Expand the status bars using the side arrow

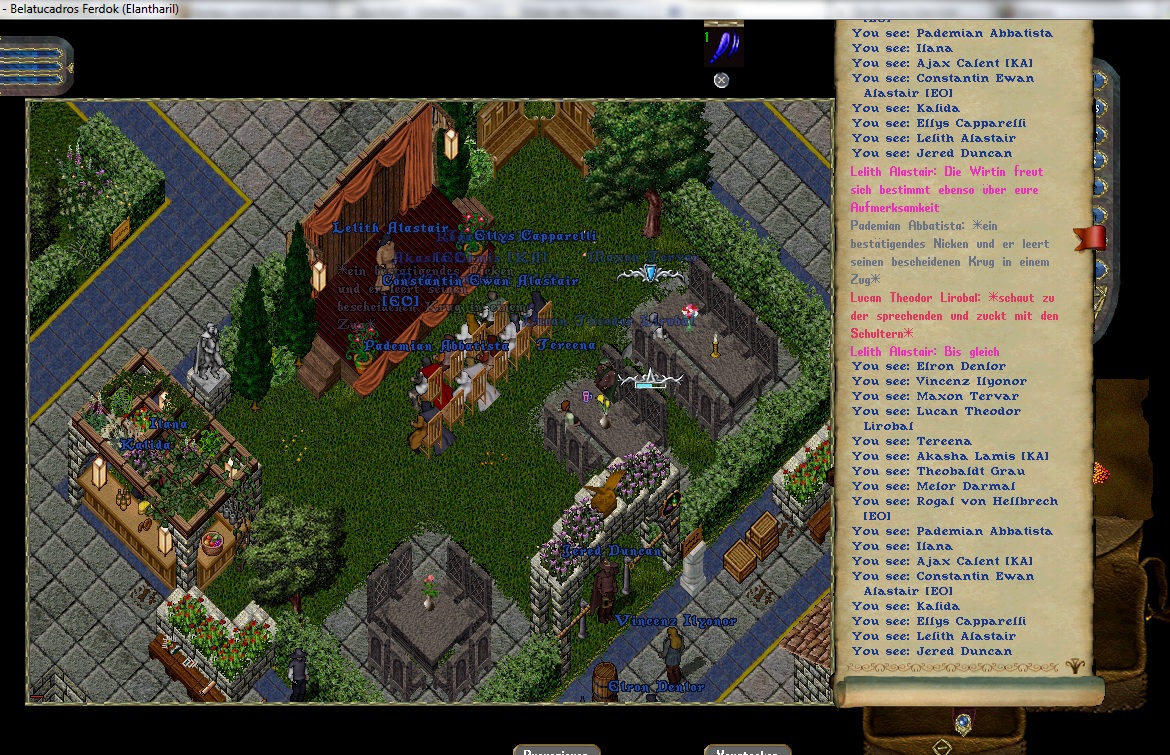pos(69,67)
